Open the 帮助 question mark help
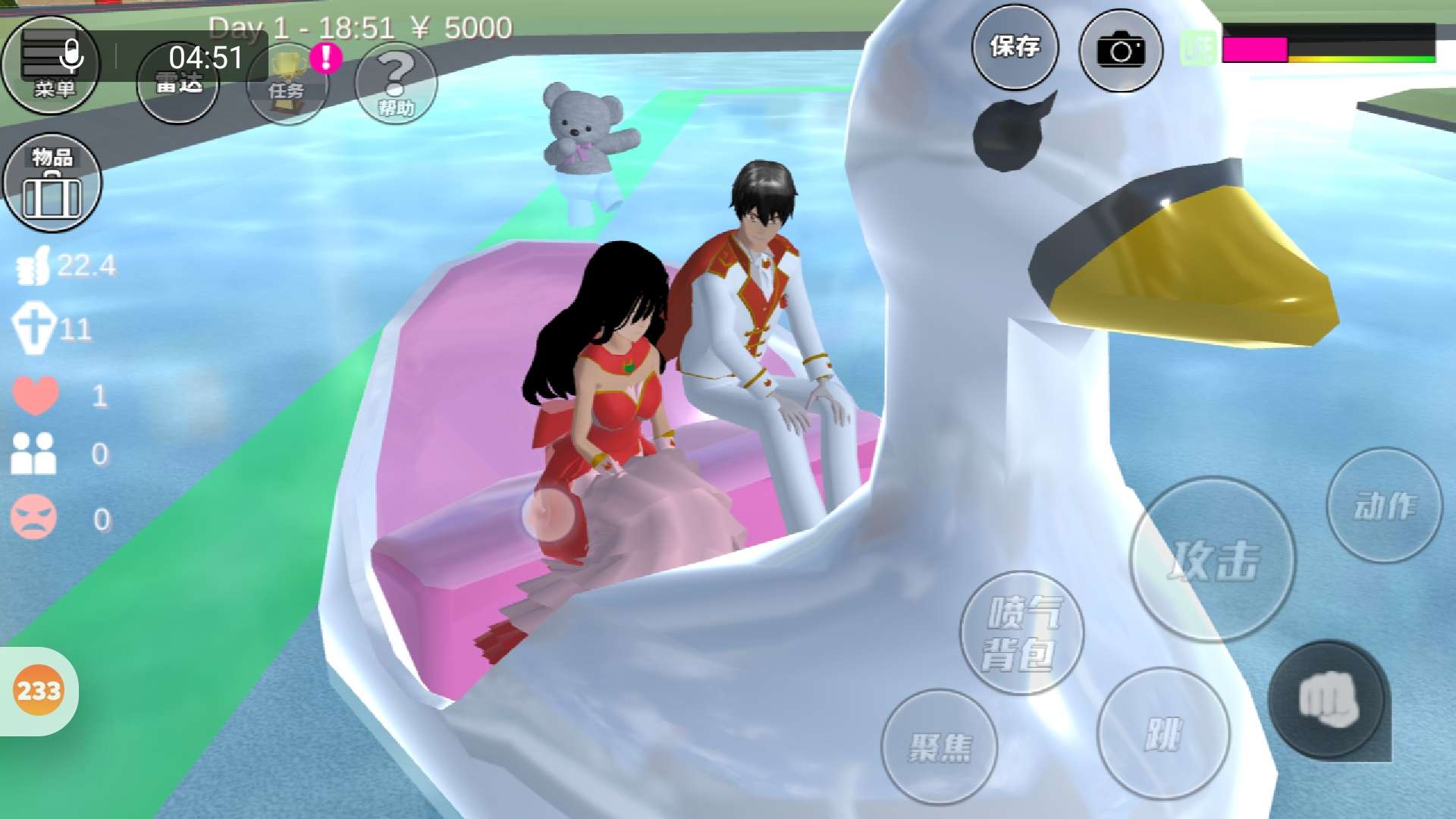The height and width of the screenshot is (819, 1456). pyautogui.click(x=396, y=83)
